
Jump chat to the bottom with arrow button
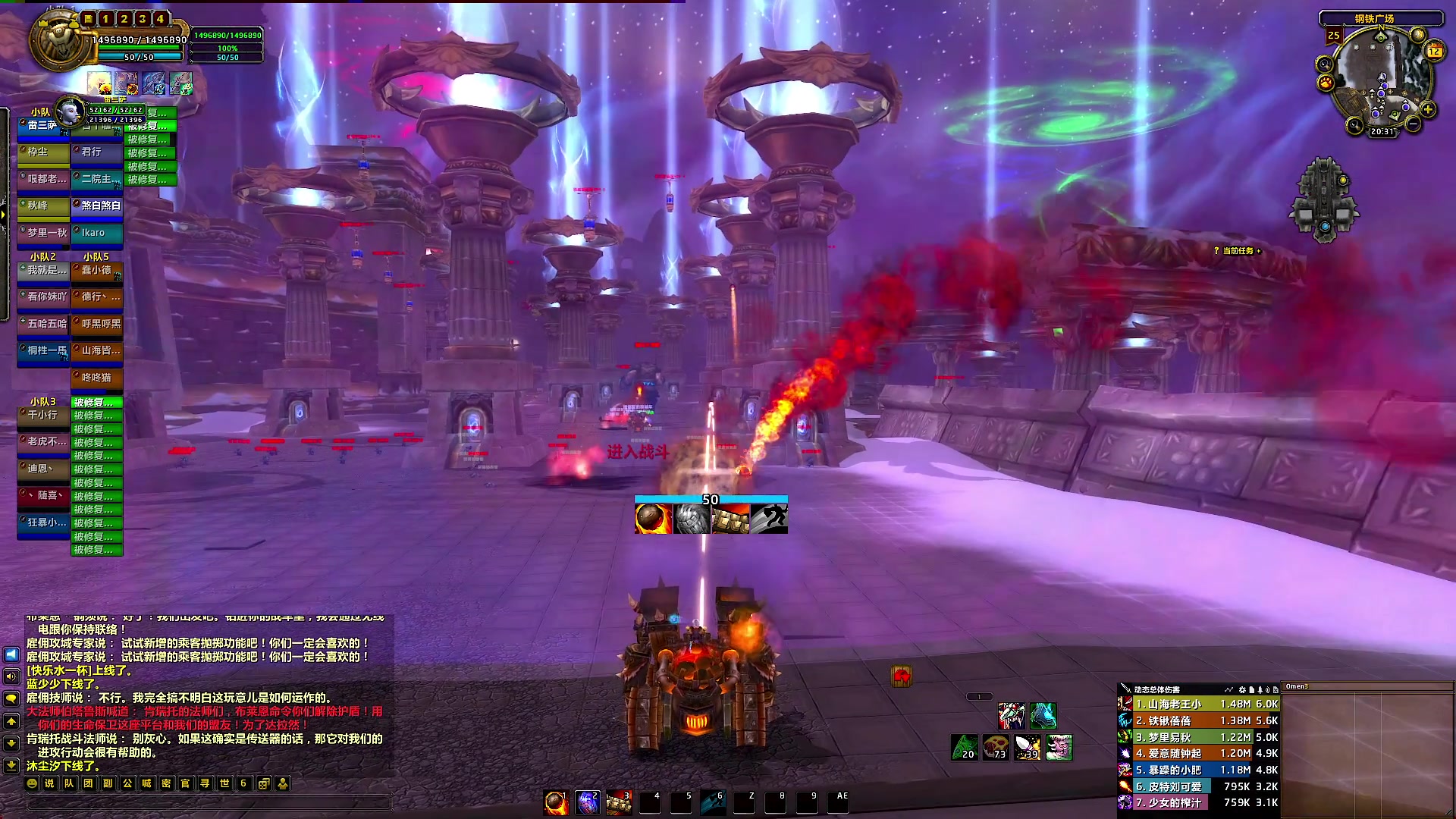coord(11,765)
